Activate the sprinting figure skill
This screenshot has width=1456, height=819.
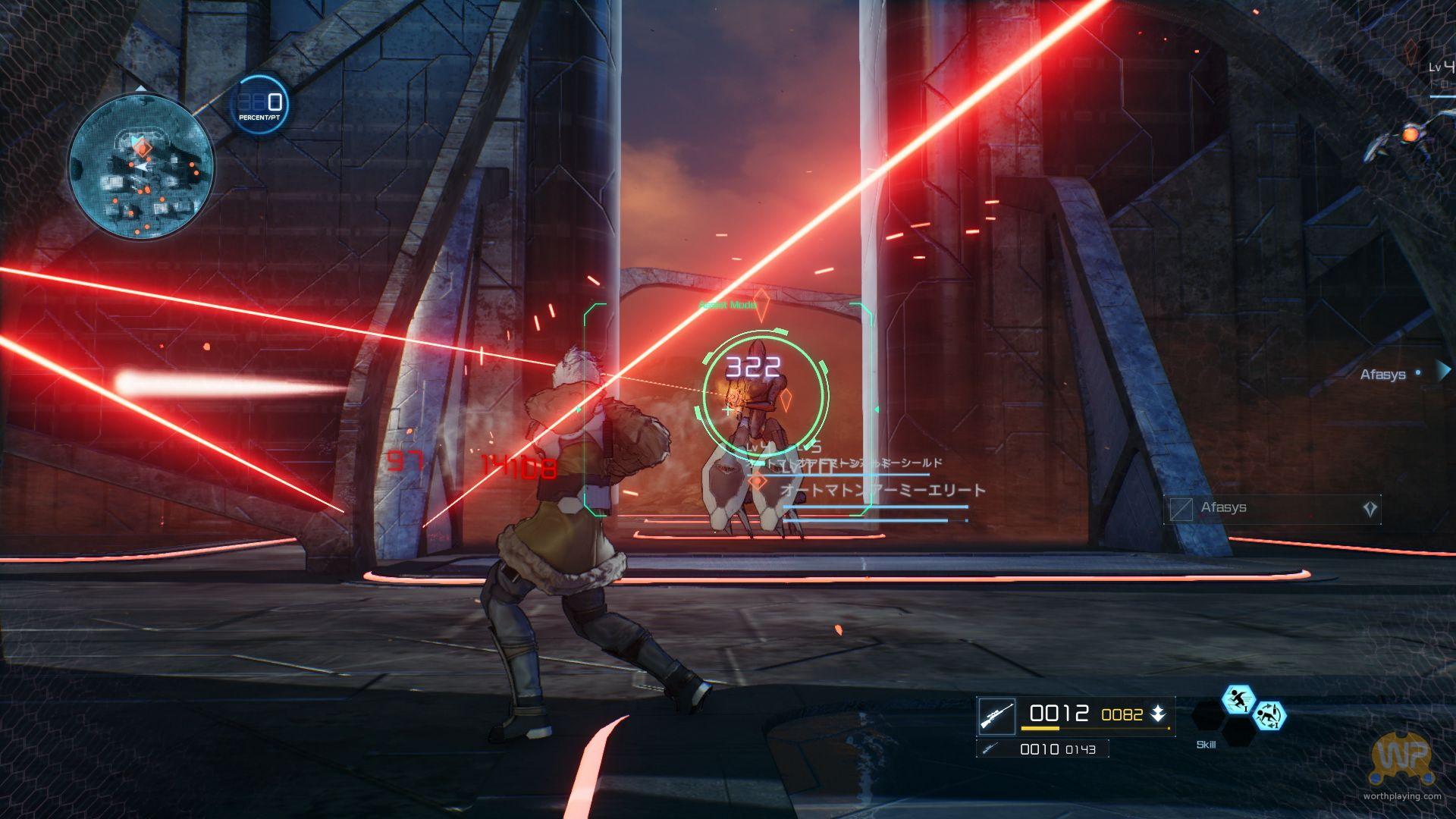[x=1238, y=699]
